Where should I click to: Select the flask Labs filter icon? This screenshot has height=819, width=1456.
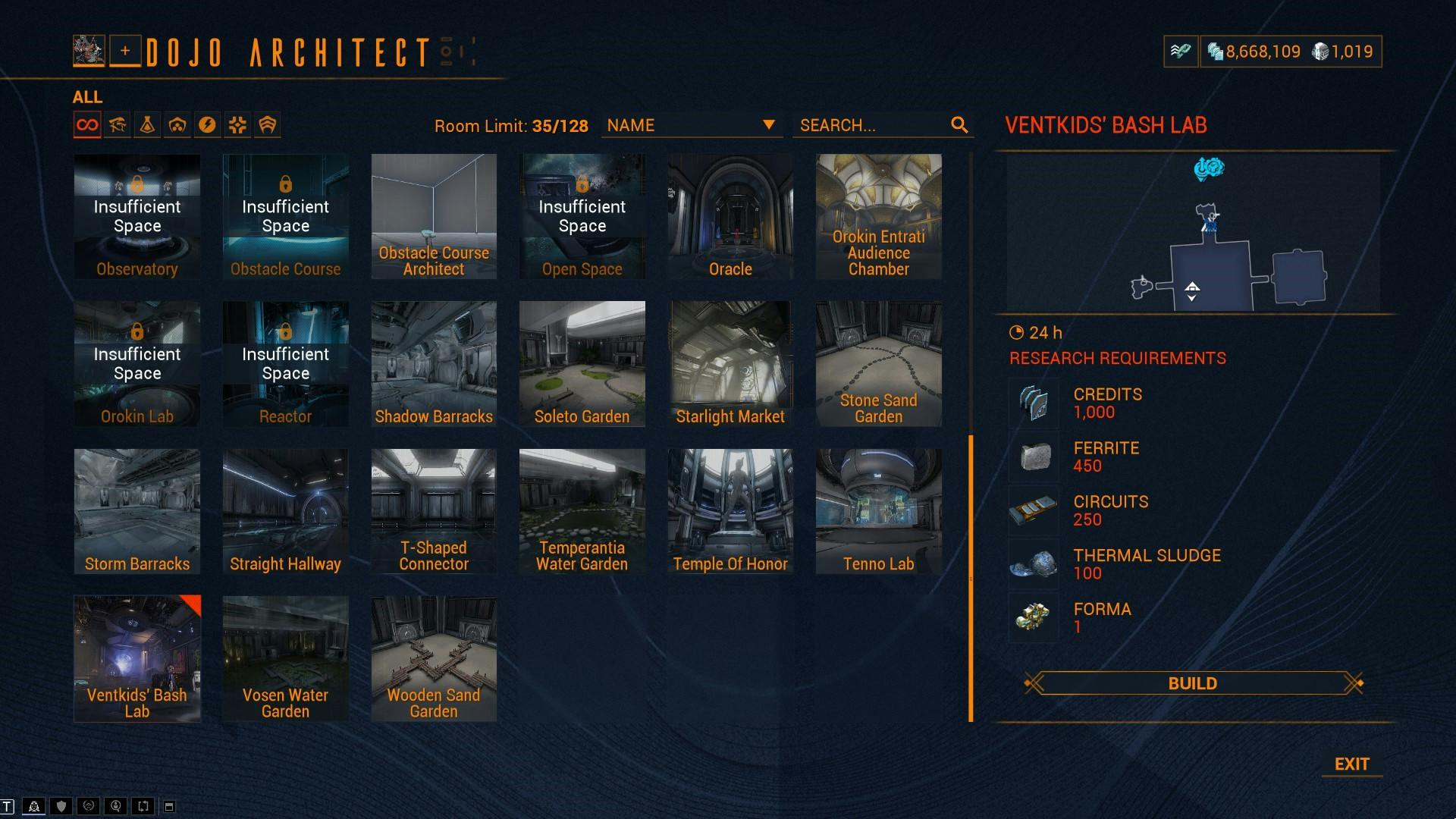pyautogui.click(x=147, y=124)
